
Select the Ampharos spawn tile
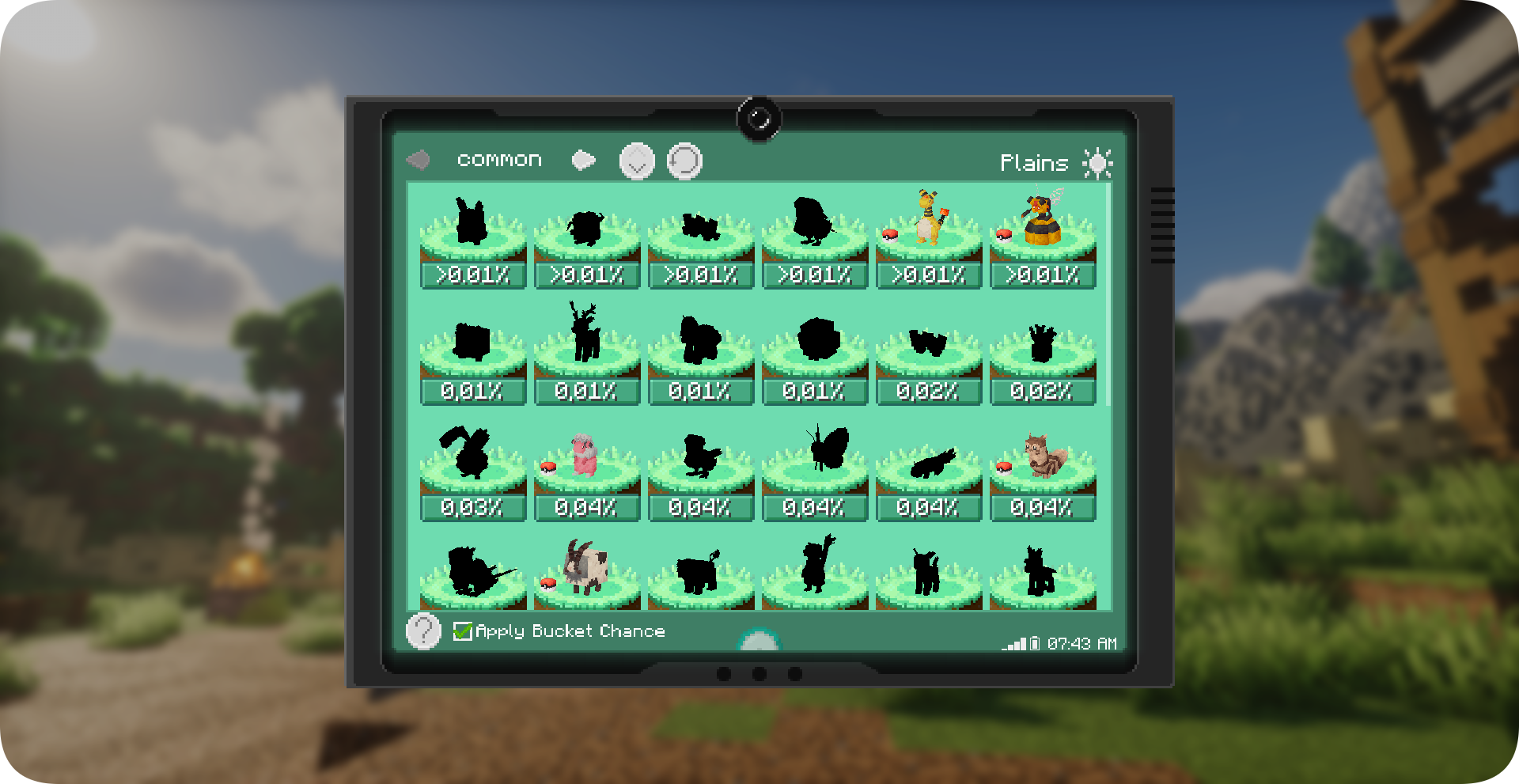[928, 237]
